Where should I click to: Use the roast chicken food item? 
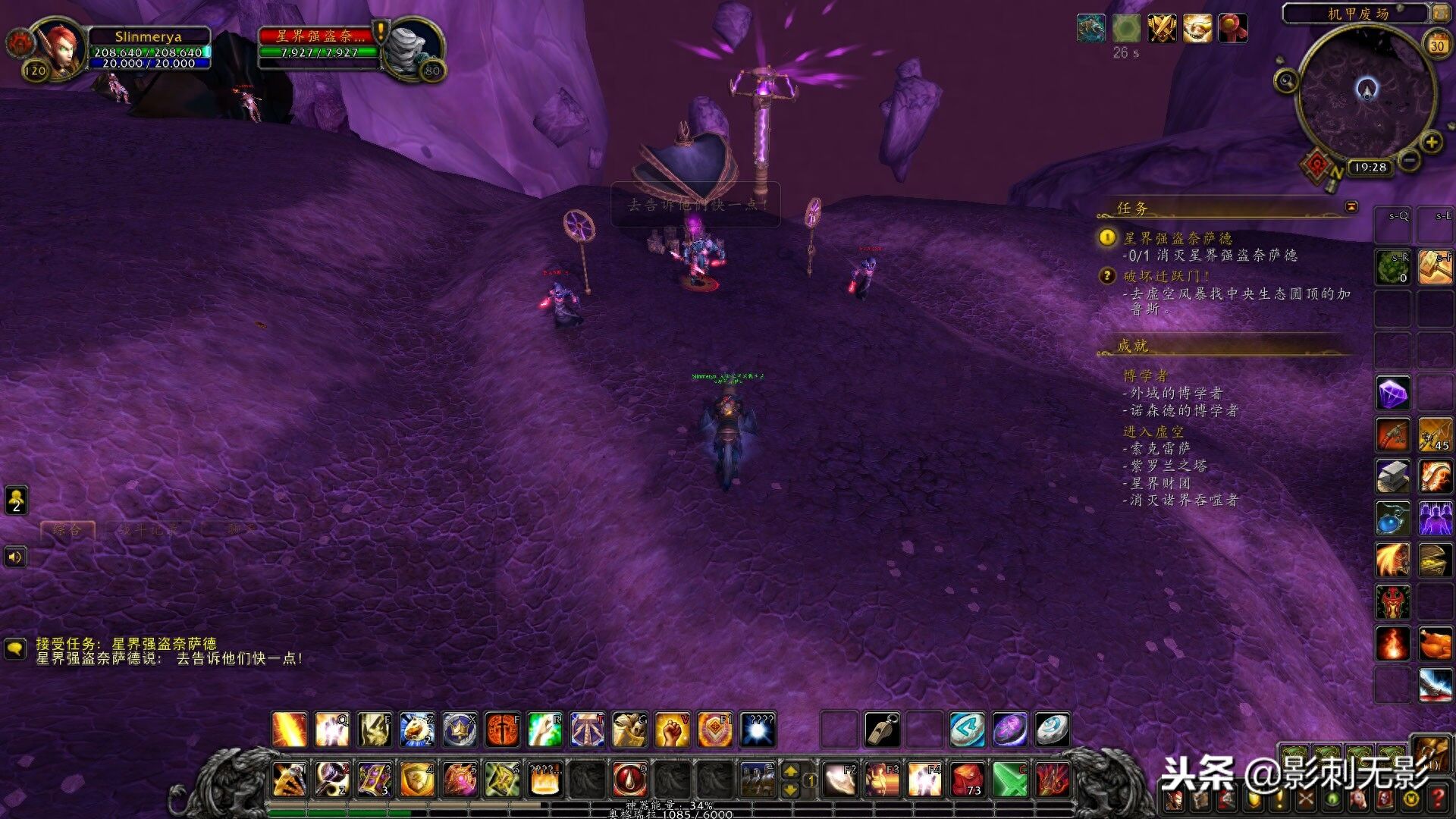[x=1435, y=643]
